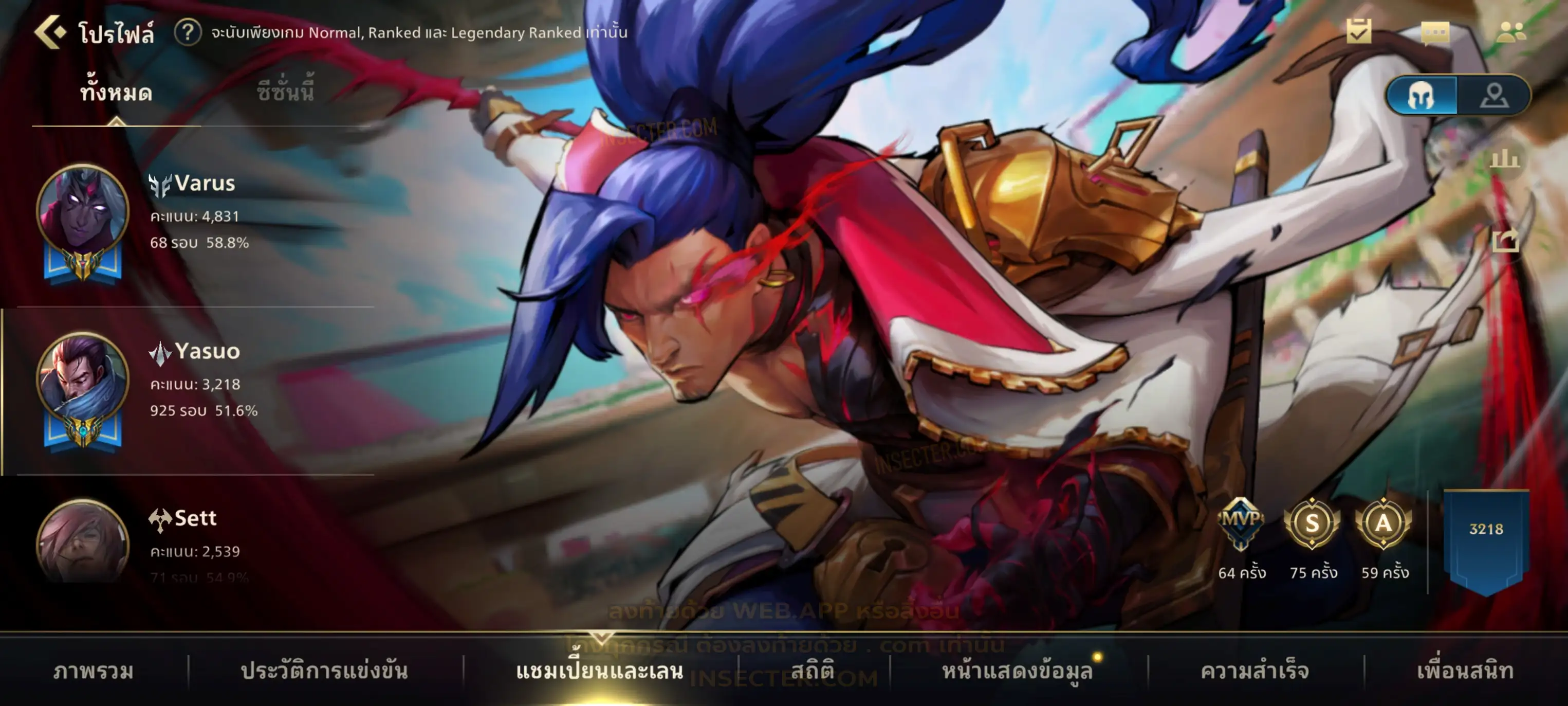This screenshot has height=706, width=1568.
Task: Open the เพื่อนสนิท close friends tab
Action: 1465,671
